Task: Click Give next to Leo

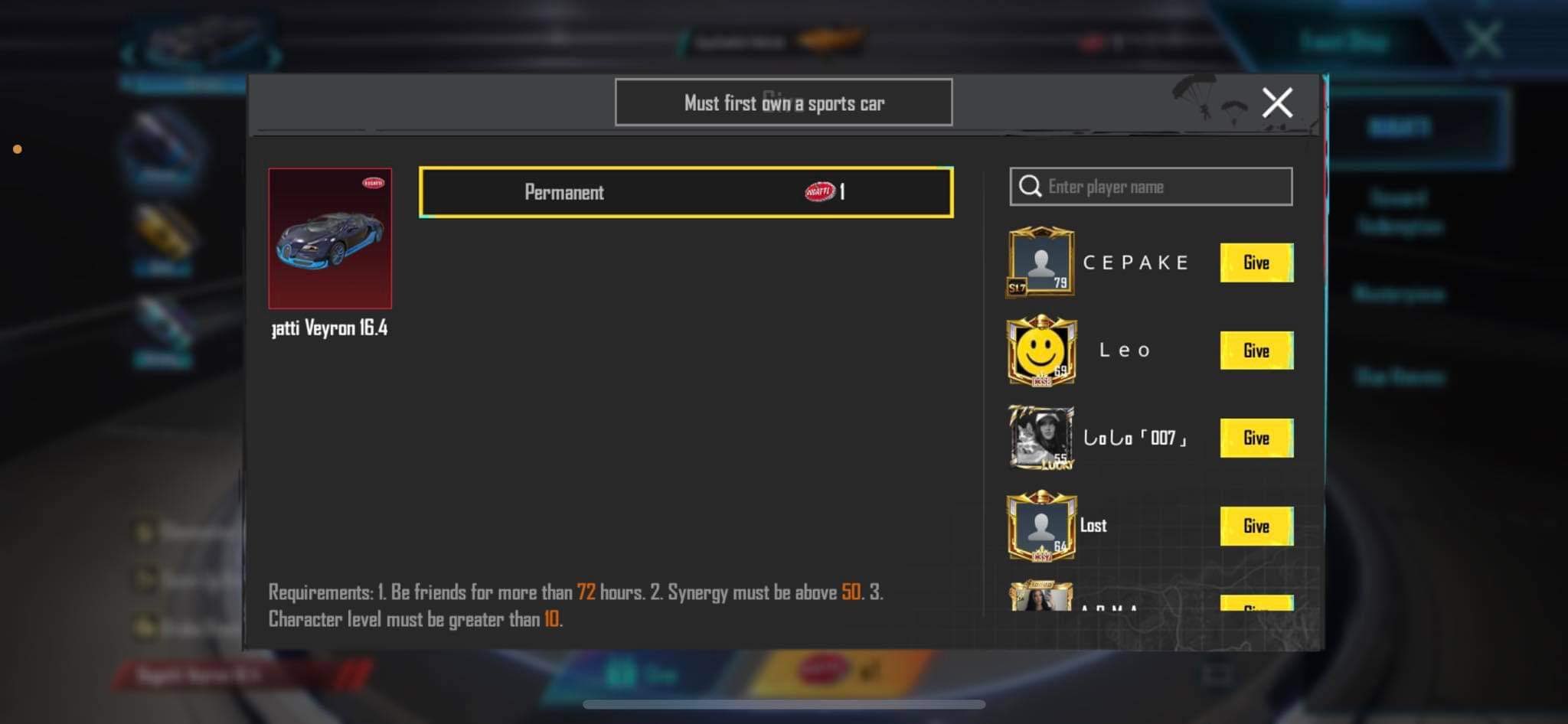Action: click(1256, 351)
